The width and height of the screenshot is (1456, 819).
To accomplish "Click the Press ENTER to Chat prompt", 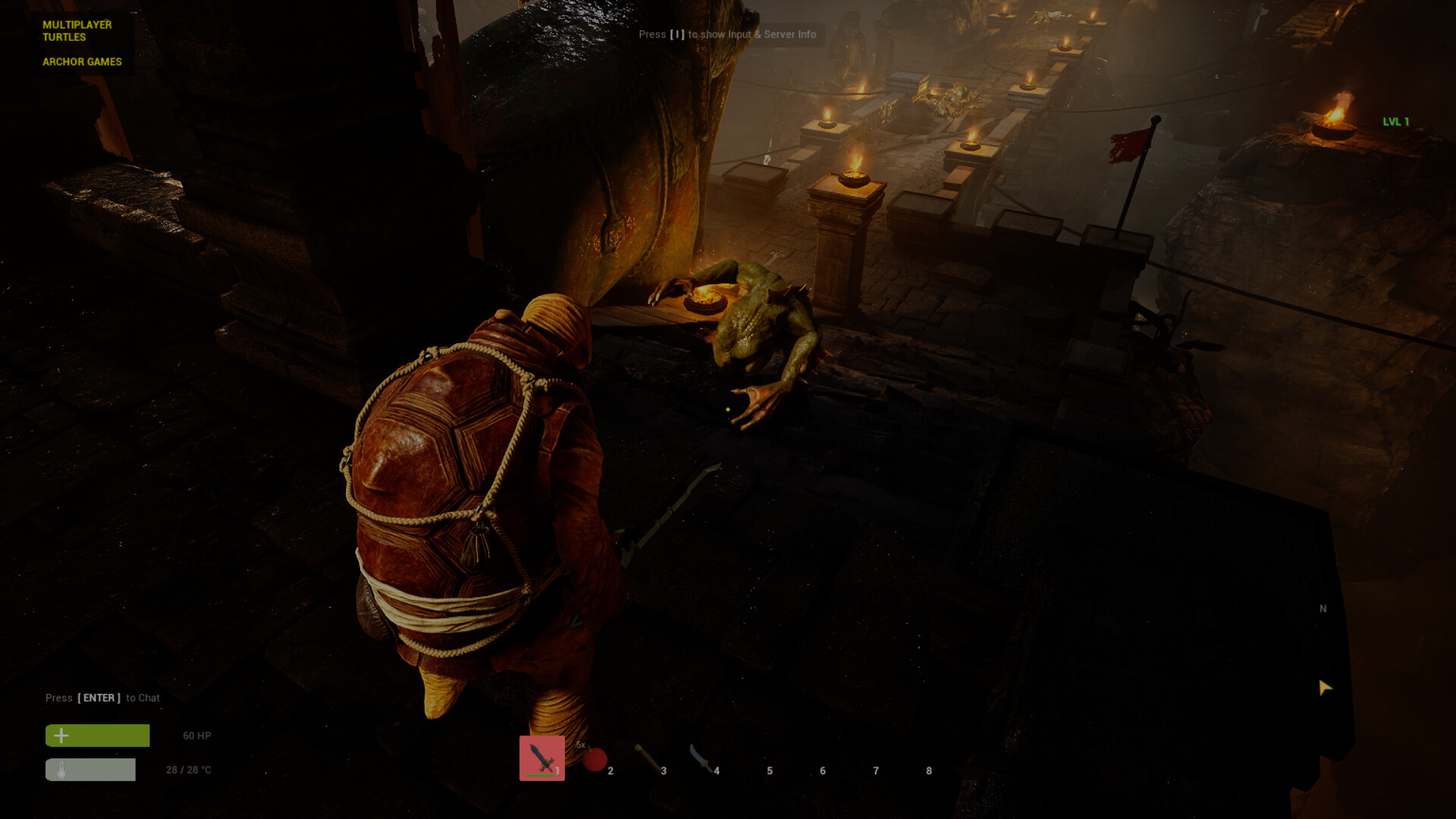I will point(103,698).
